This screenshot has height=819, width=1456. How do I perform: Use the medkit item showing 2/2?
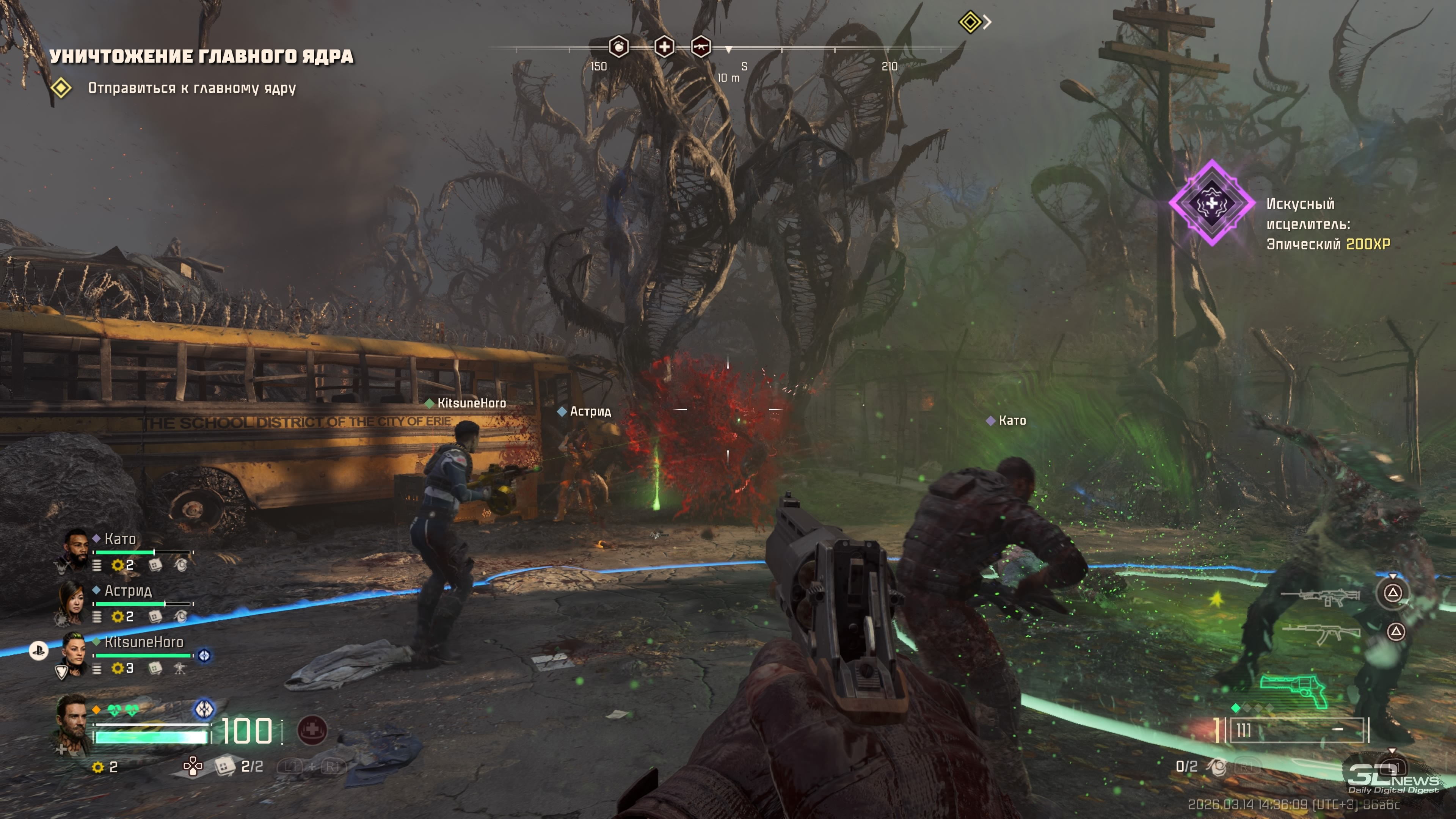click(225, 766)
